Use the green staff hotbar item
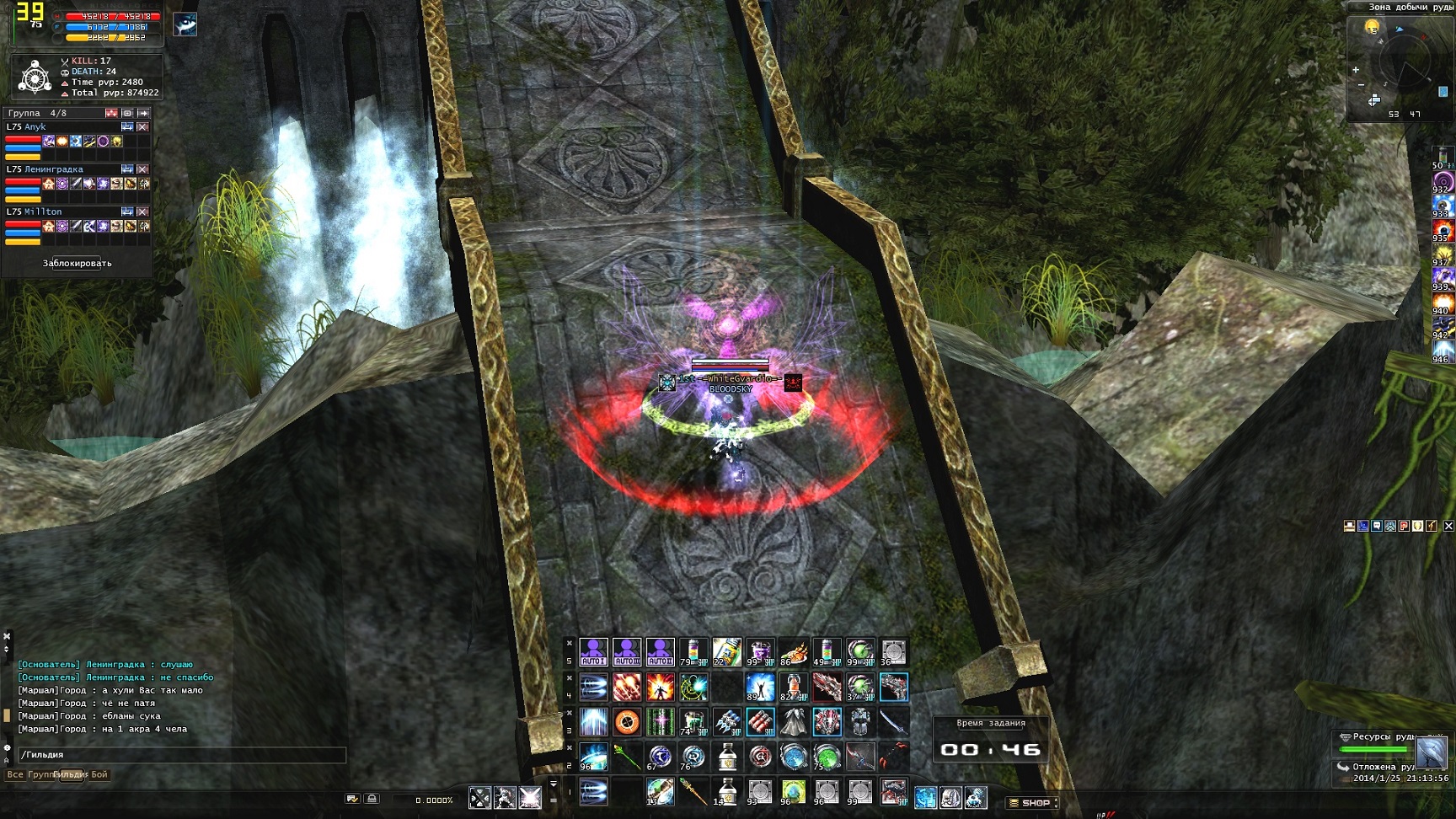The image size is (1456, 819). coord(627,757)
